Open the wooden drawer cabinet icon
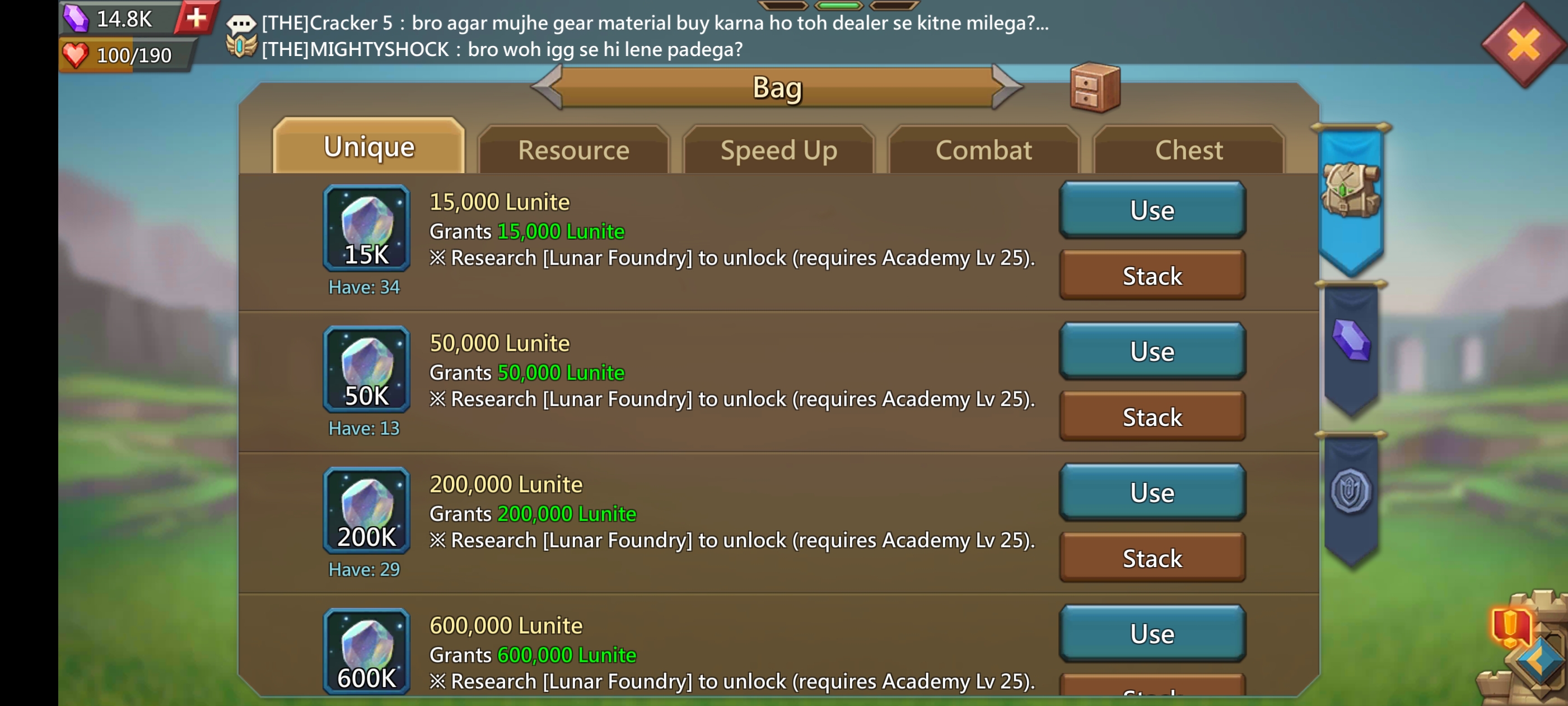This screenshot has width=1568, height=706. [x=1094, y=89]
